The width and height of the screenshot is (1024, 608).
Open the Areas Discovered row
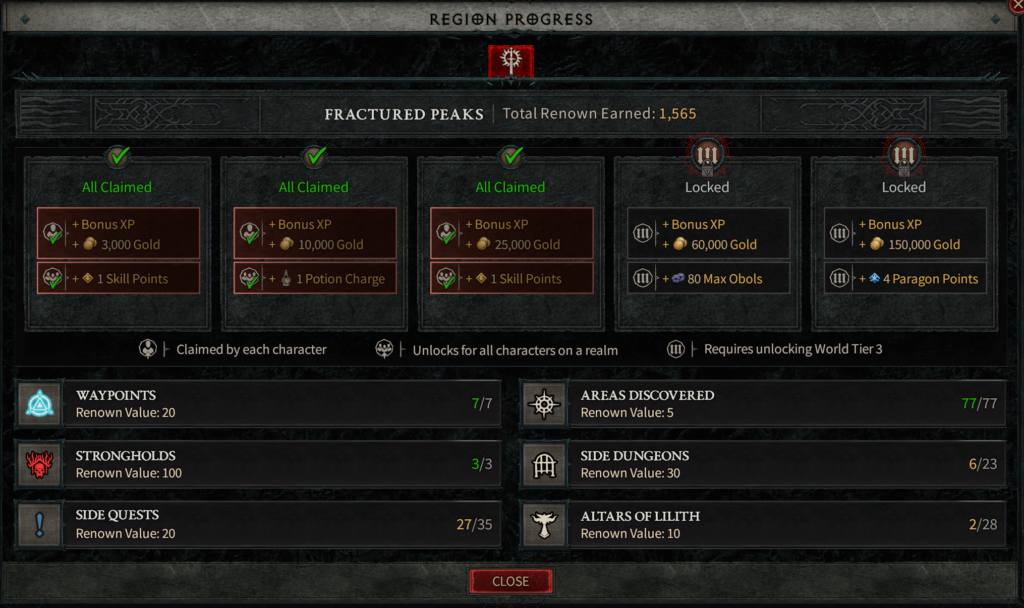(x=765, y=404)
